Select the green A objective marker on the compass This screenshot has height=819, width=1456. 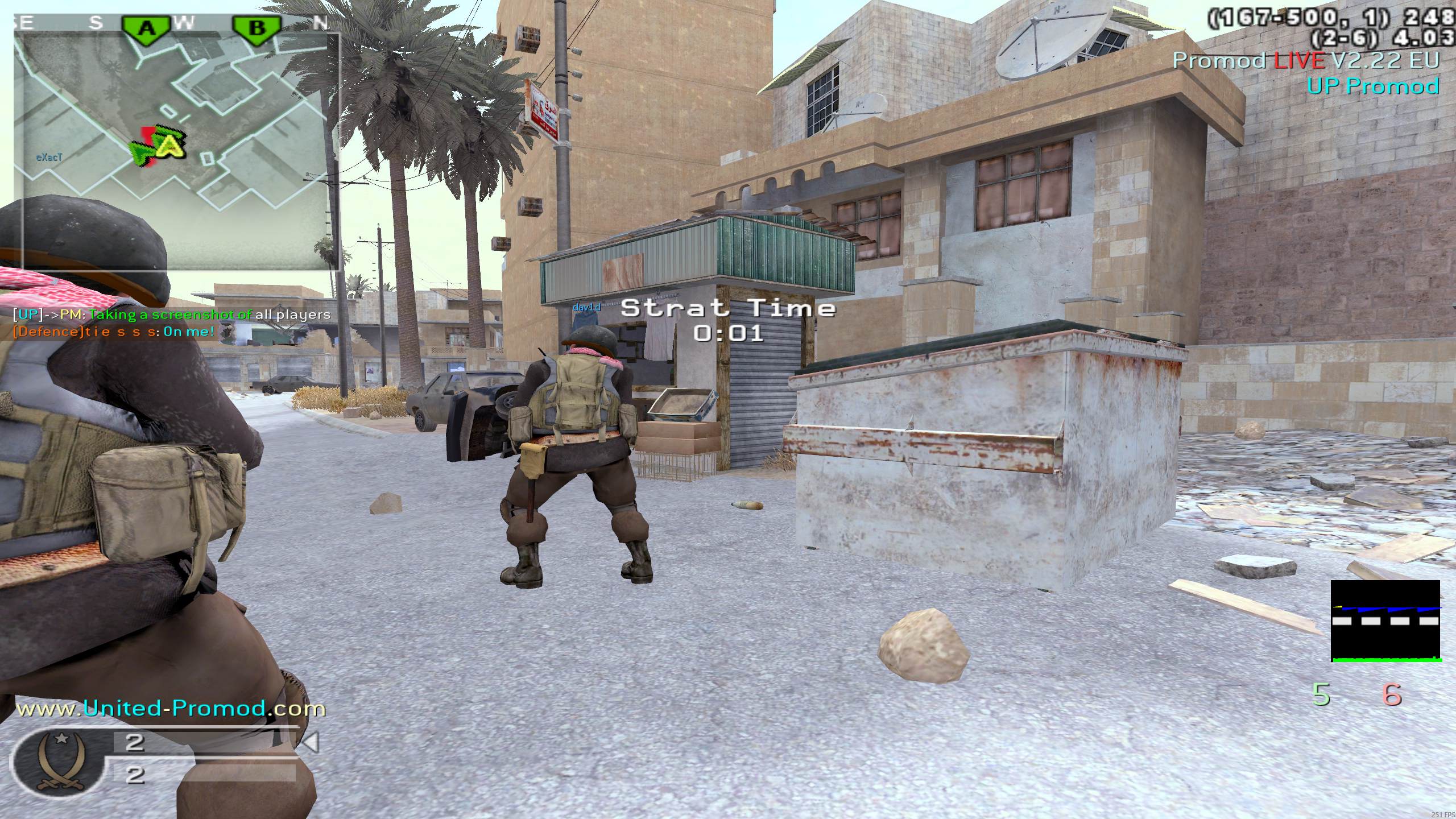[147, 27]
